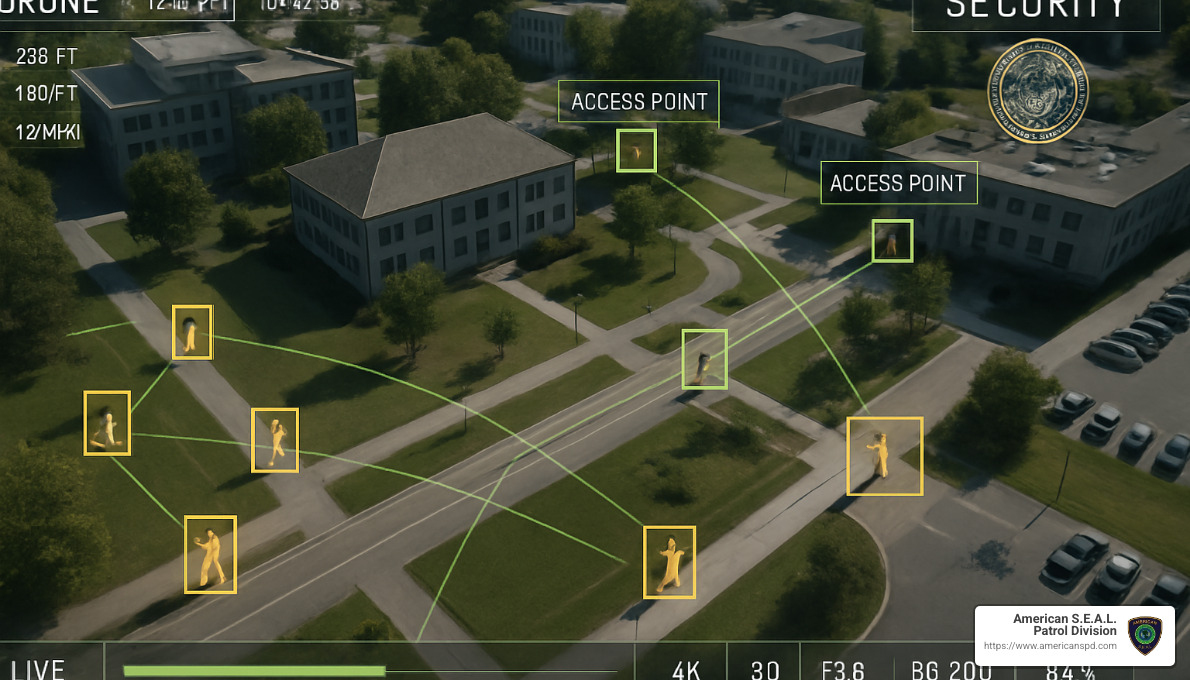This screenshot has width=1190, height=680.
Task: Open the americanspd.com website link
Action: coord(1050,646)
